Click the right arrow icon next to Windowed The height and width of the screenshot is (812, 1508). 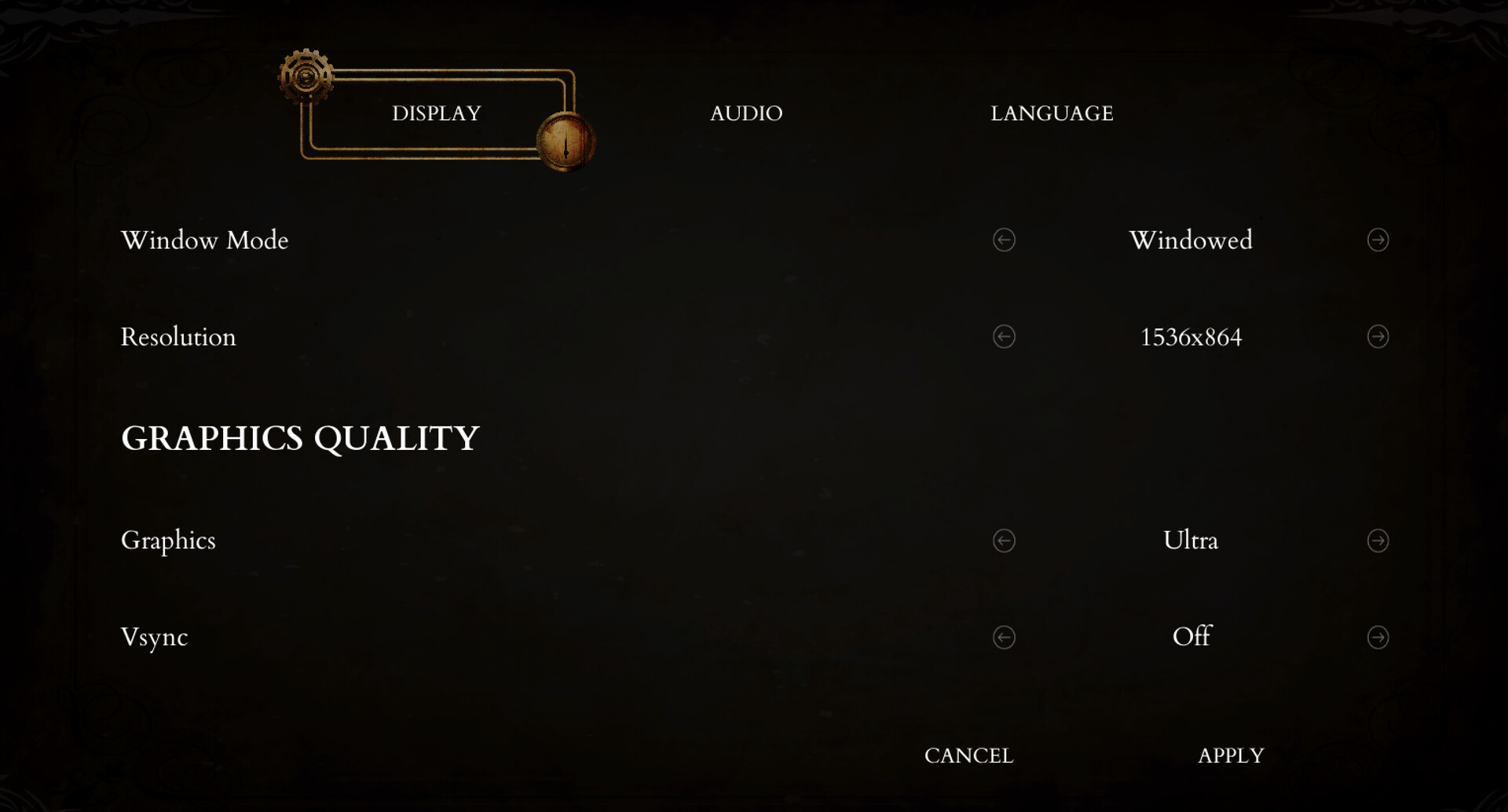pyautogui.click(x=1378, y=240)
